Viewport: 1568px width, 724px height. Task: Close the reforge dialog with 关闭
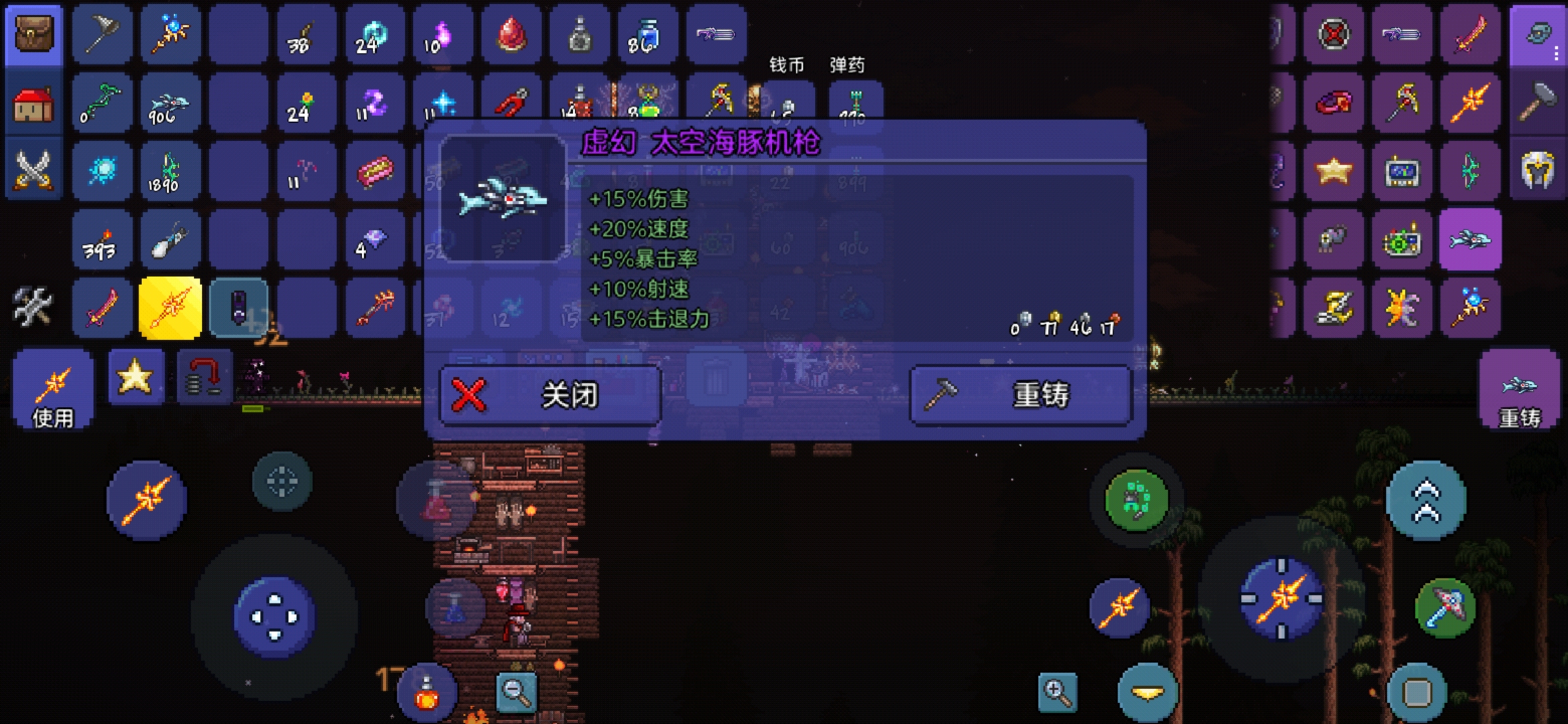click(549, 396)
